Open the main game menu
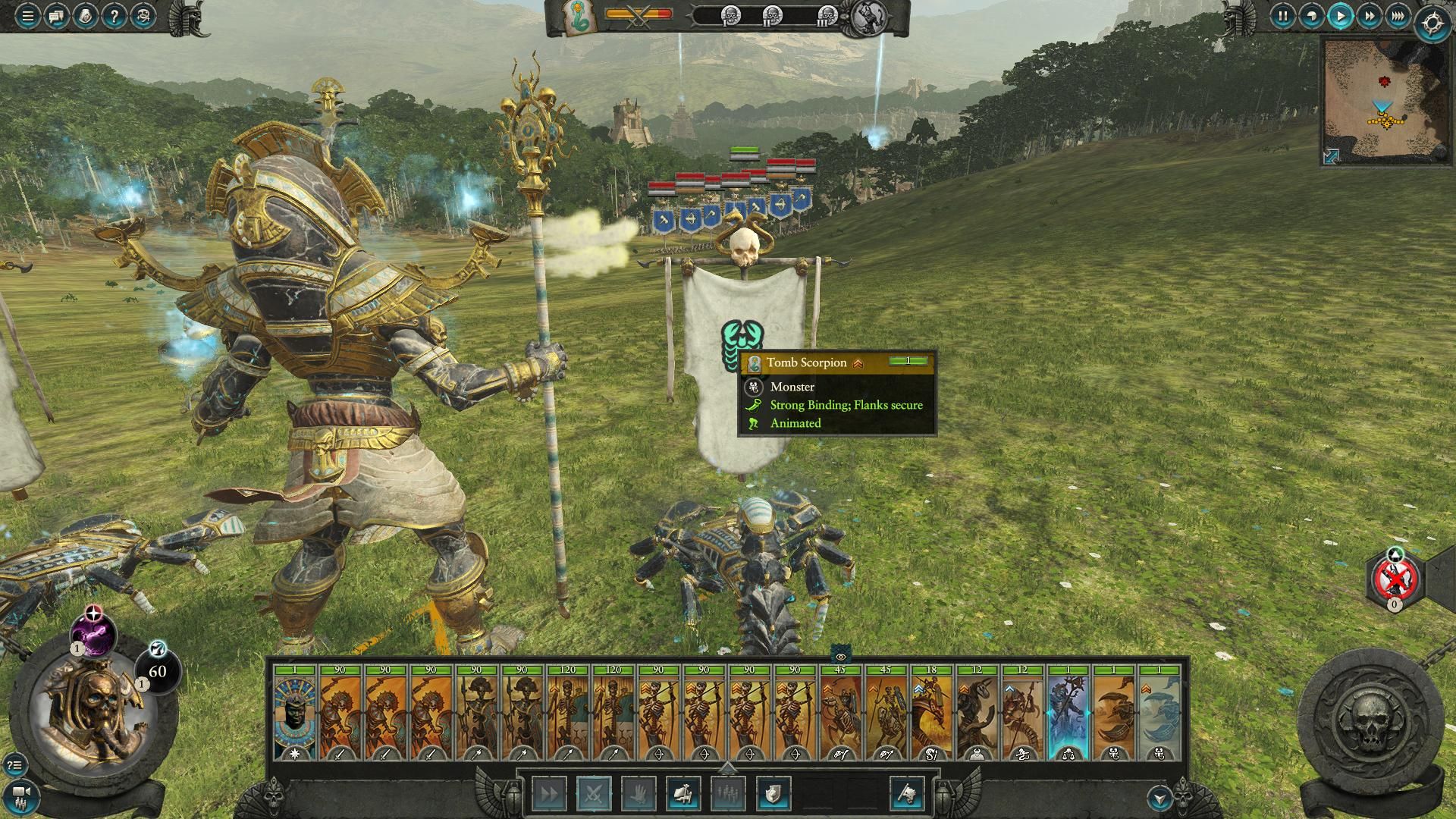The height and width of the screenshot is (819, 1456). pos(27,16)
